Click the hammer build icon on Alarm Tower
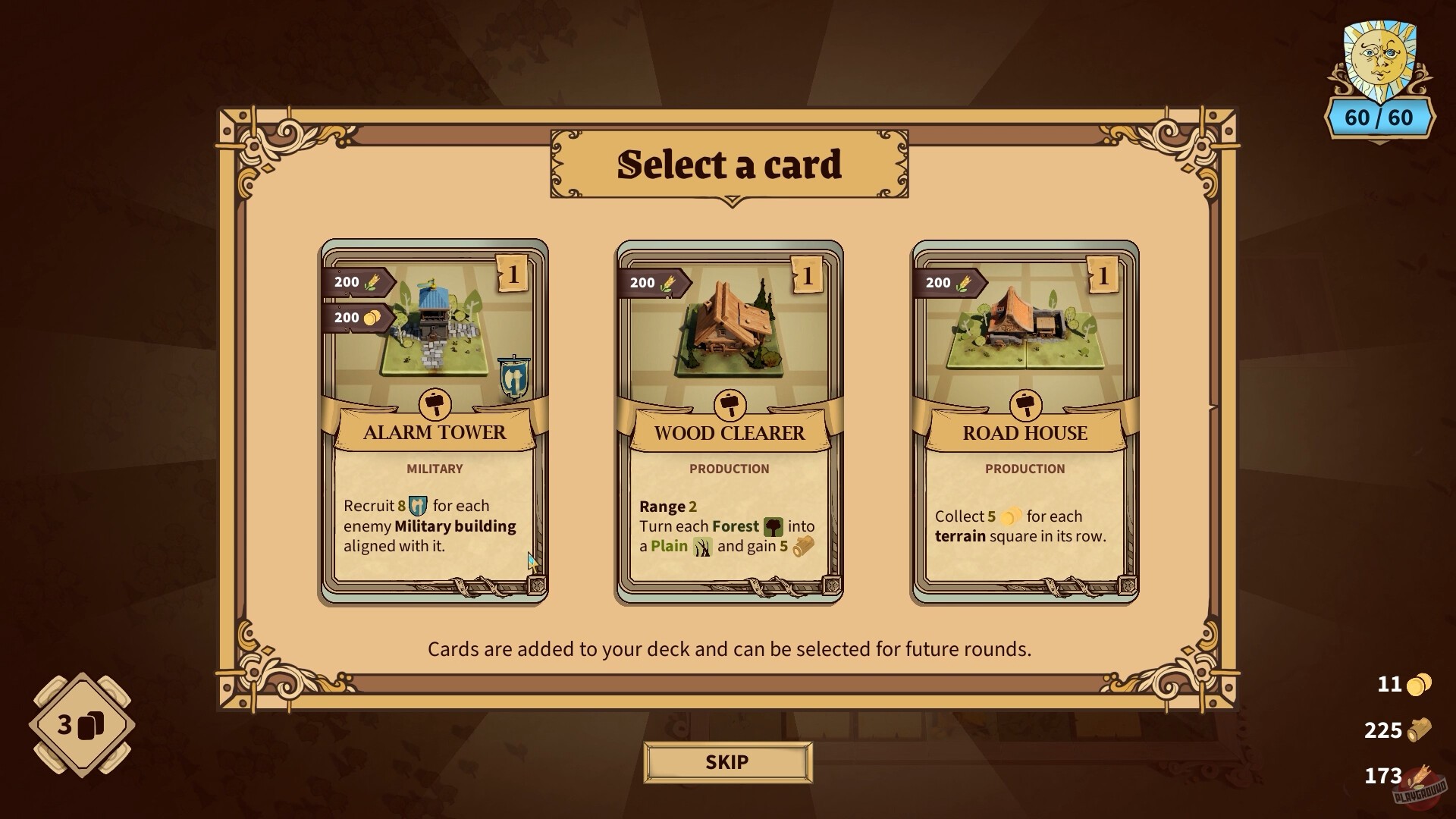 coord(435,403)
